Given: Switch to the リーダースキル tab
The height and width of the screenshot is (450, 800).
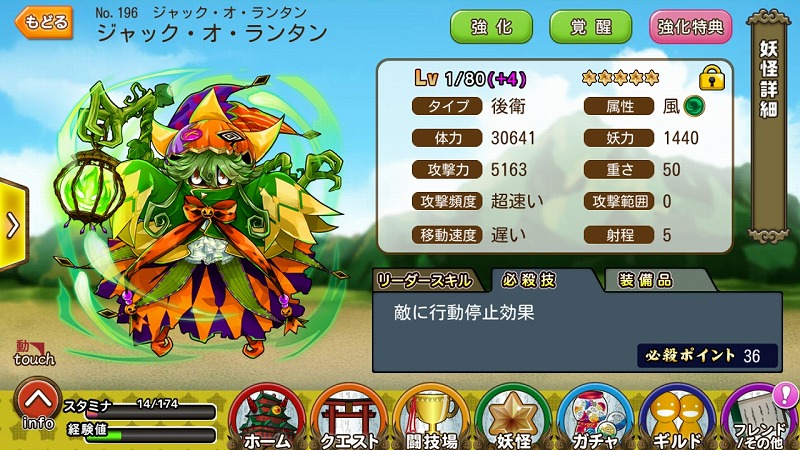Looking at the screenshot, I should (x=429, y=280).
